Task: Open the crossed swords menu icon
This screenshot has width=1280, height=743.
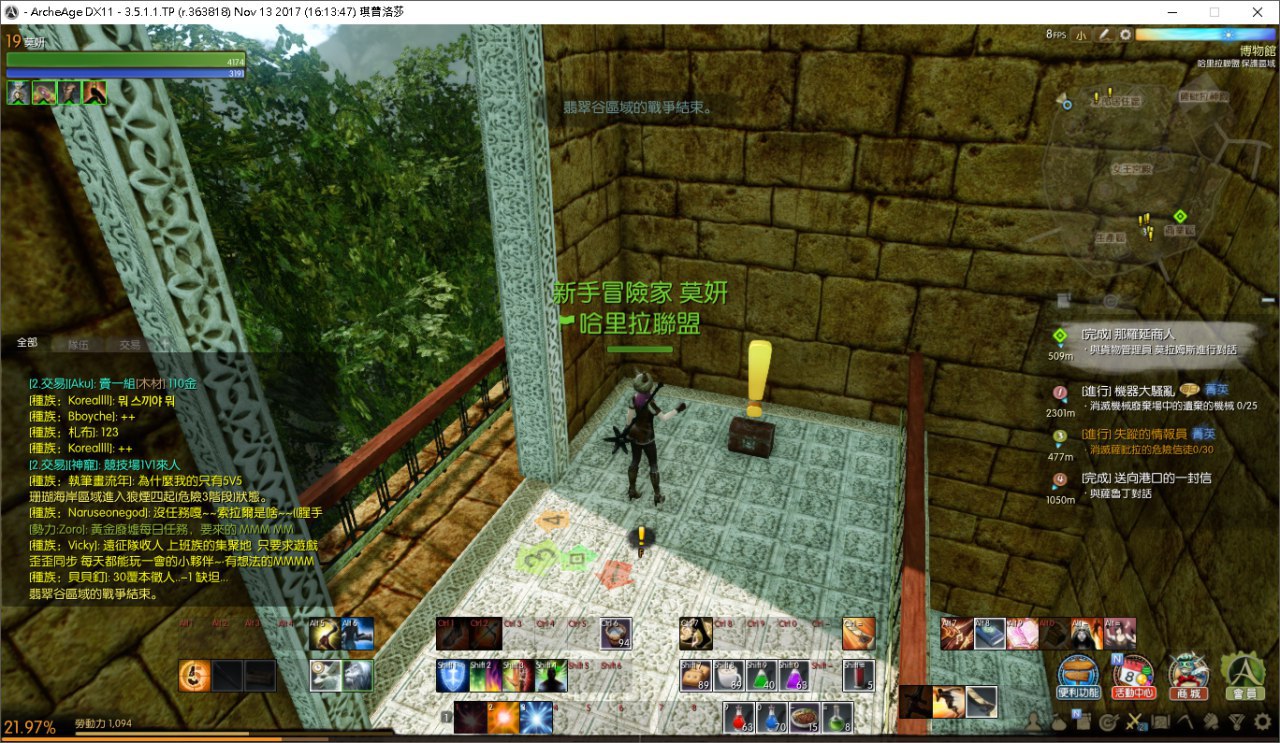Action: click(x=1134, y=721)
